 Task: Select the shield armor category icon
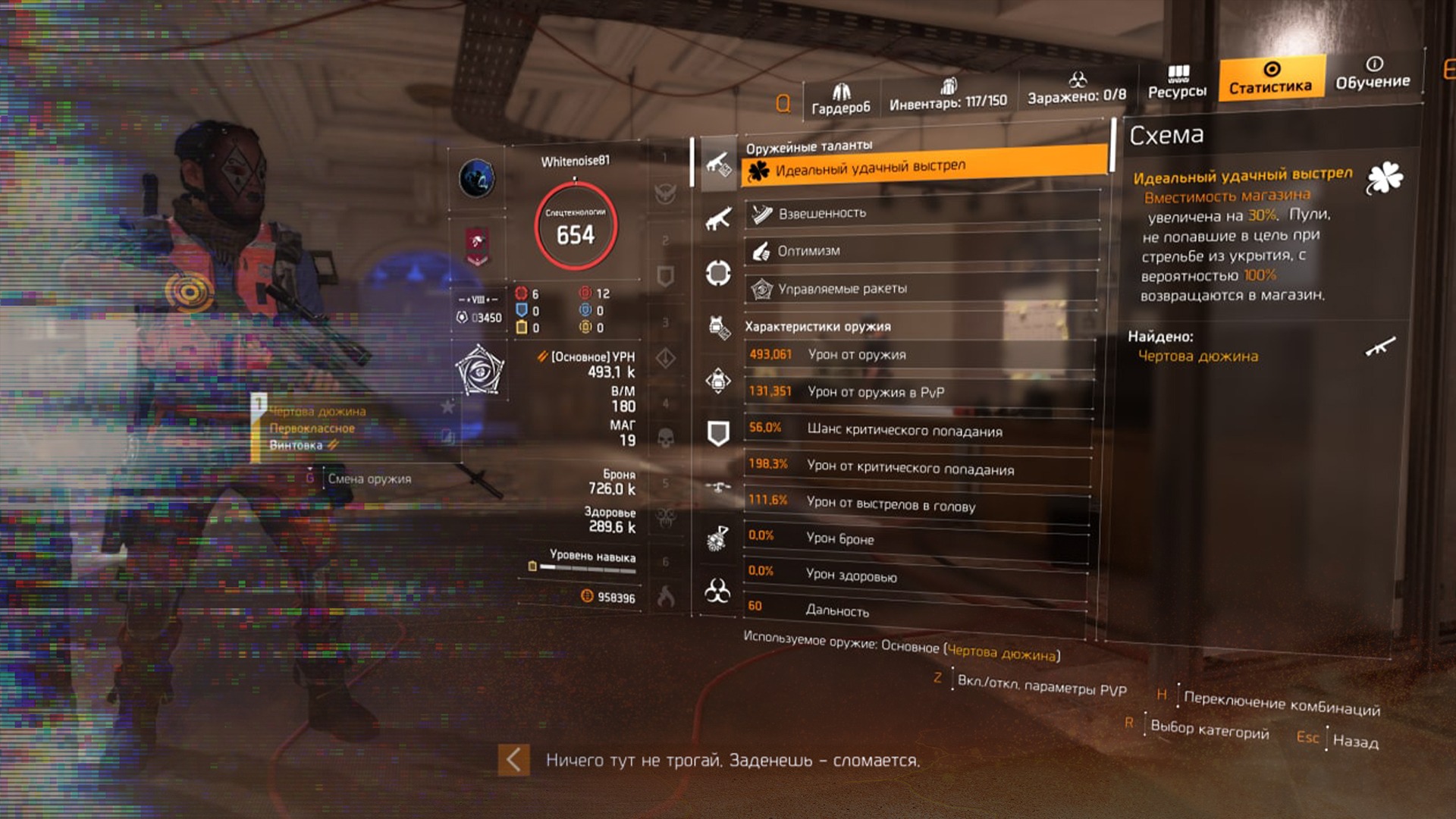point(717,433)
